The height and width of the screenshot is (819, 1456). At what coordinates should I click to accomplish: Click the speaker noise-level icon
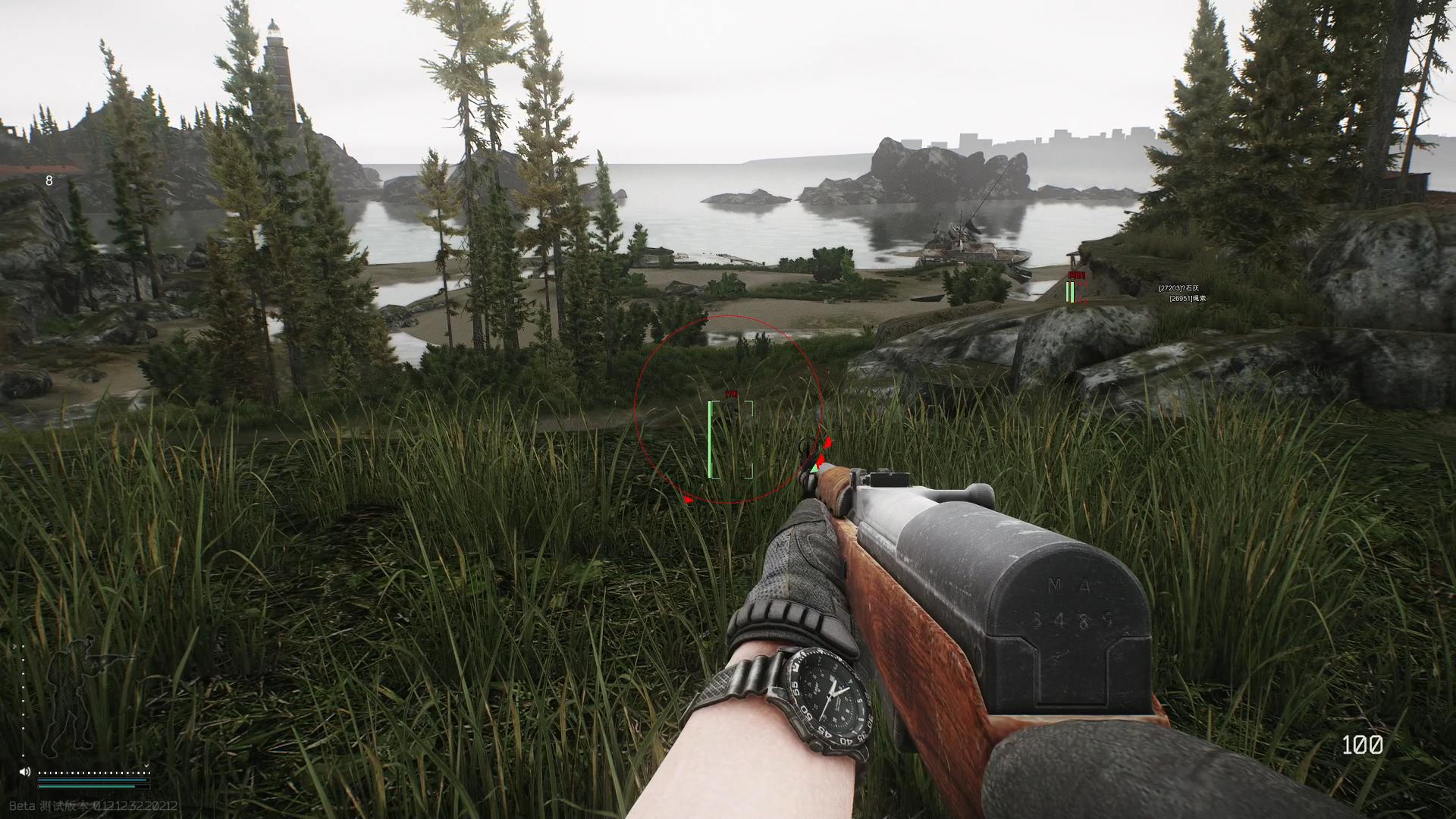click(x=25, y=772)
